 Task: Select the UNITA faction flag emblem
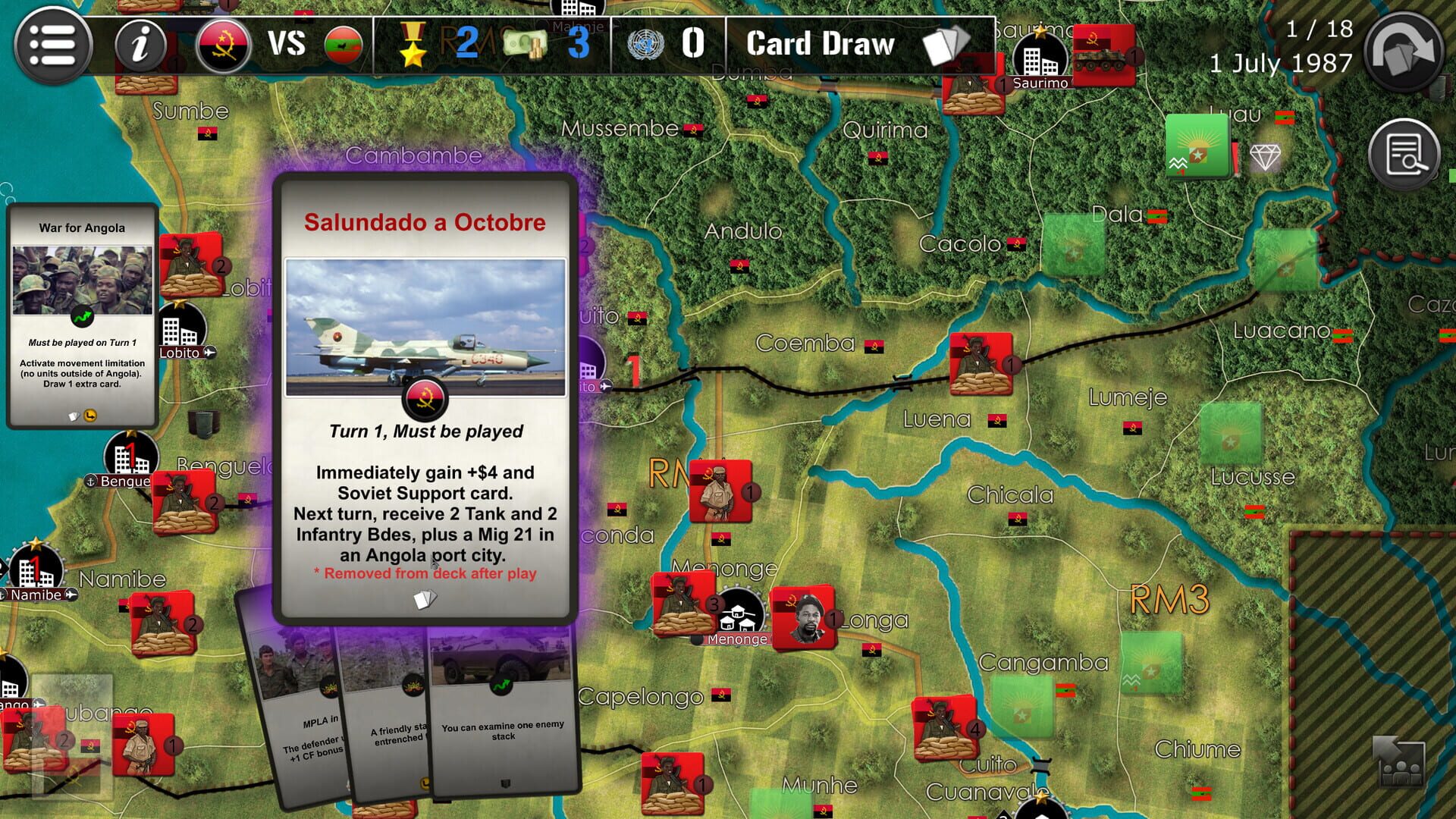pyautogui.click(x=343, y=44)
